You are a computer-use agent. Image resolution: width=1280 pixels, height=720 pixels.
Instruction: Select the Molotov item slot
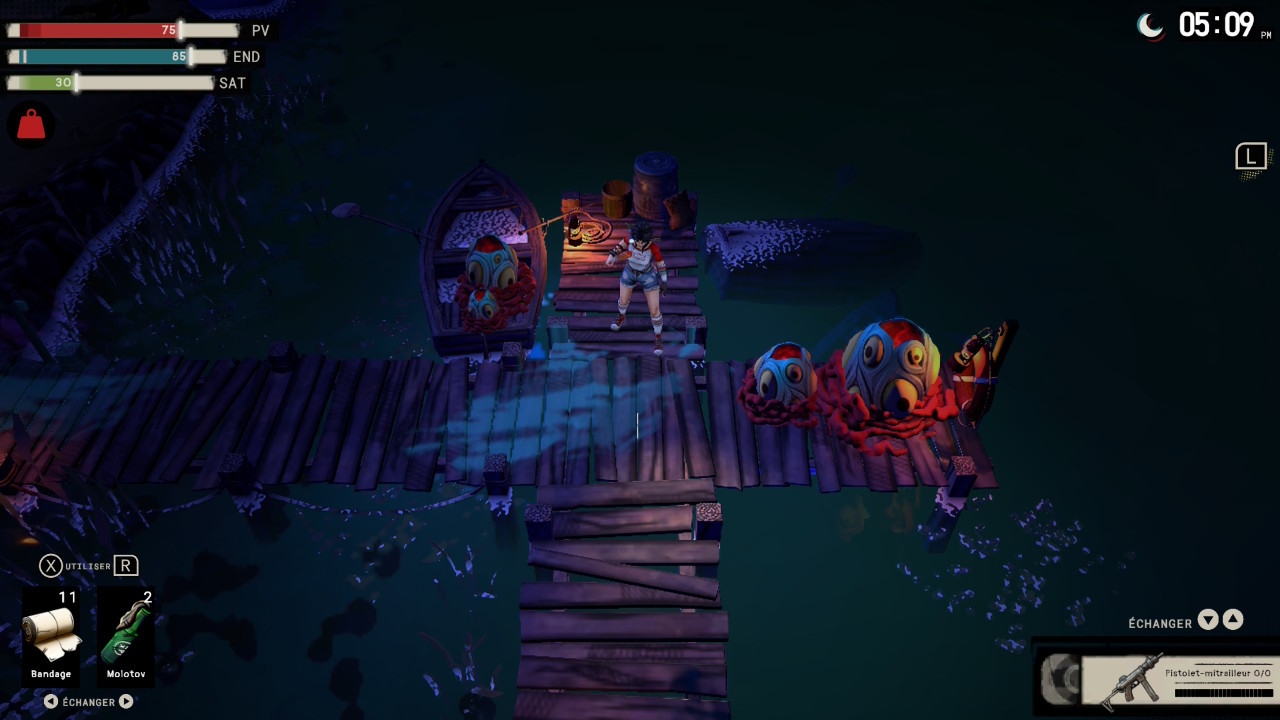click(127, 637)
